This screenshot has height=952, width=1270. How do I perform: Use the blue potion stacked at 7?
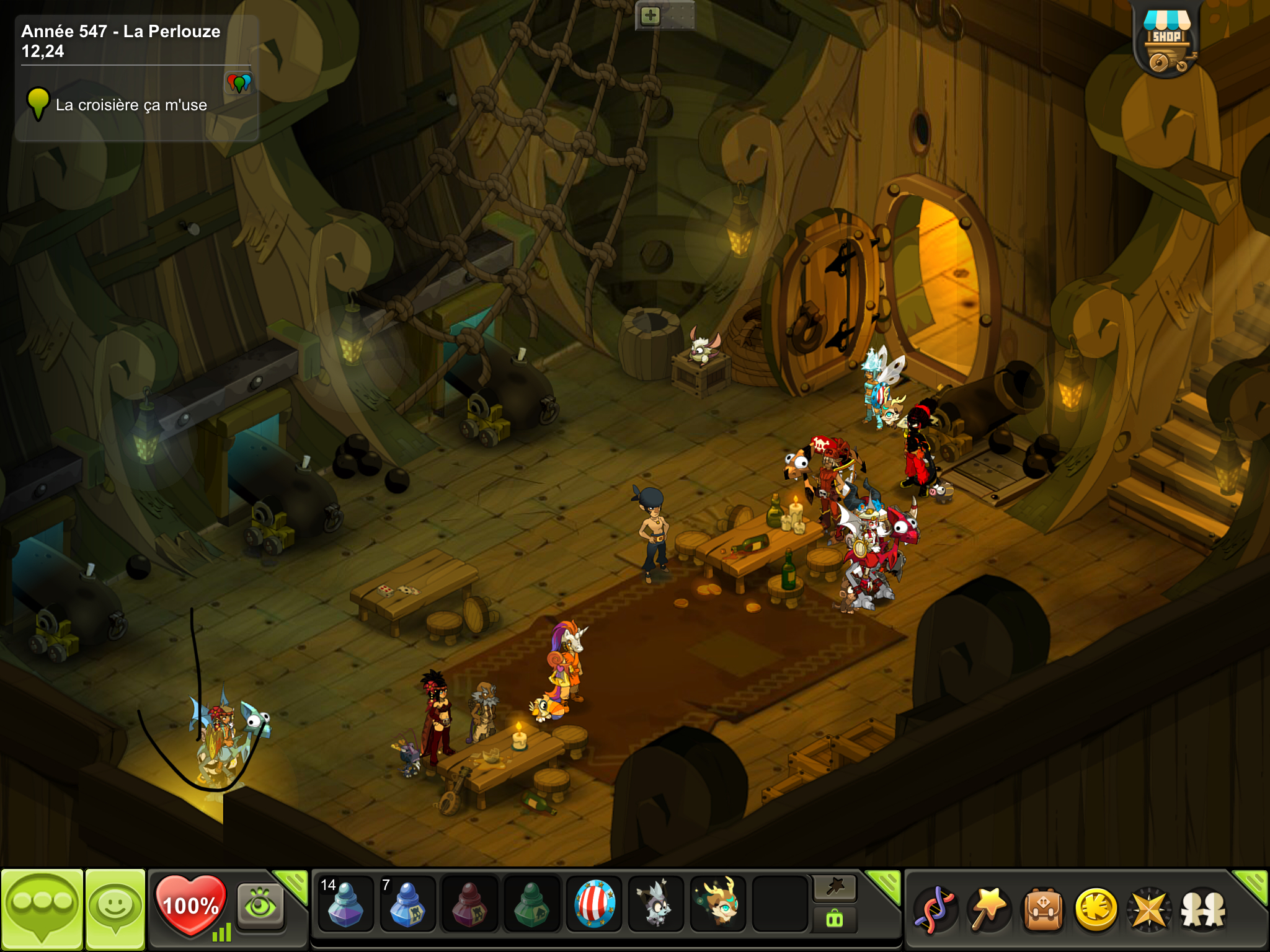[x=407, y=905]
